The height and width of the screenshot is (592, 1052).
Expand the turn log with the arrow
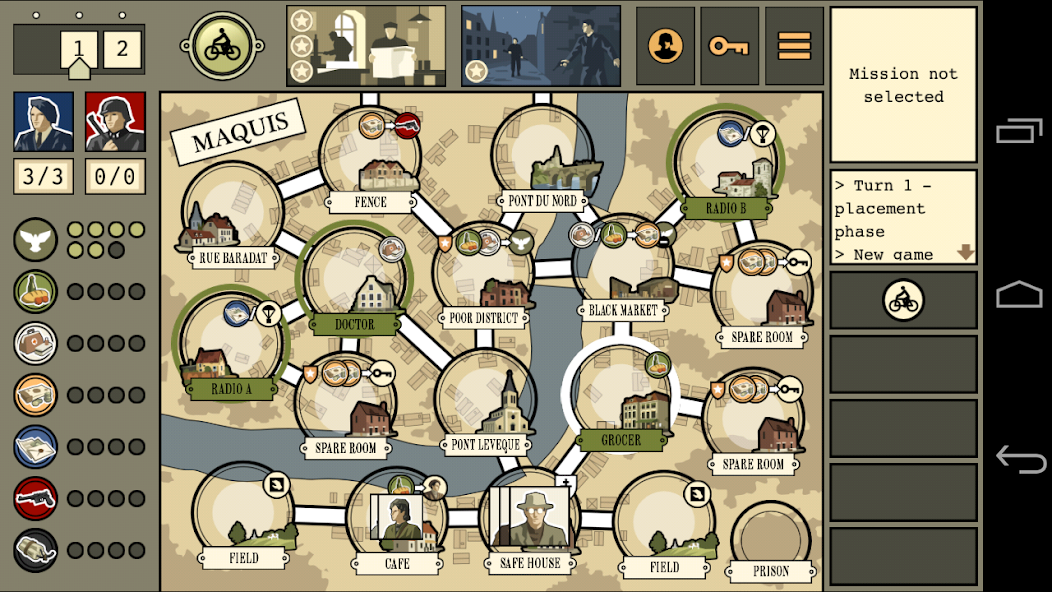(965, 253)
